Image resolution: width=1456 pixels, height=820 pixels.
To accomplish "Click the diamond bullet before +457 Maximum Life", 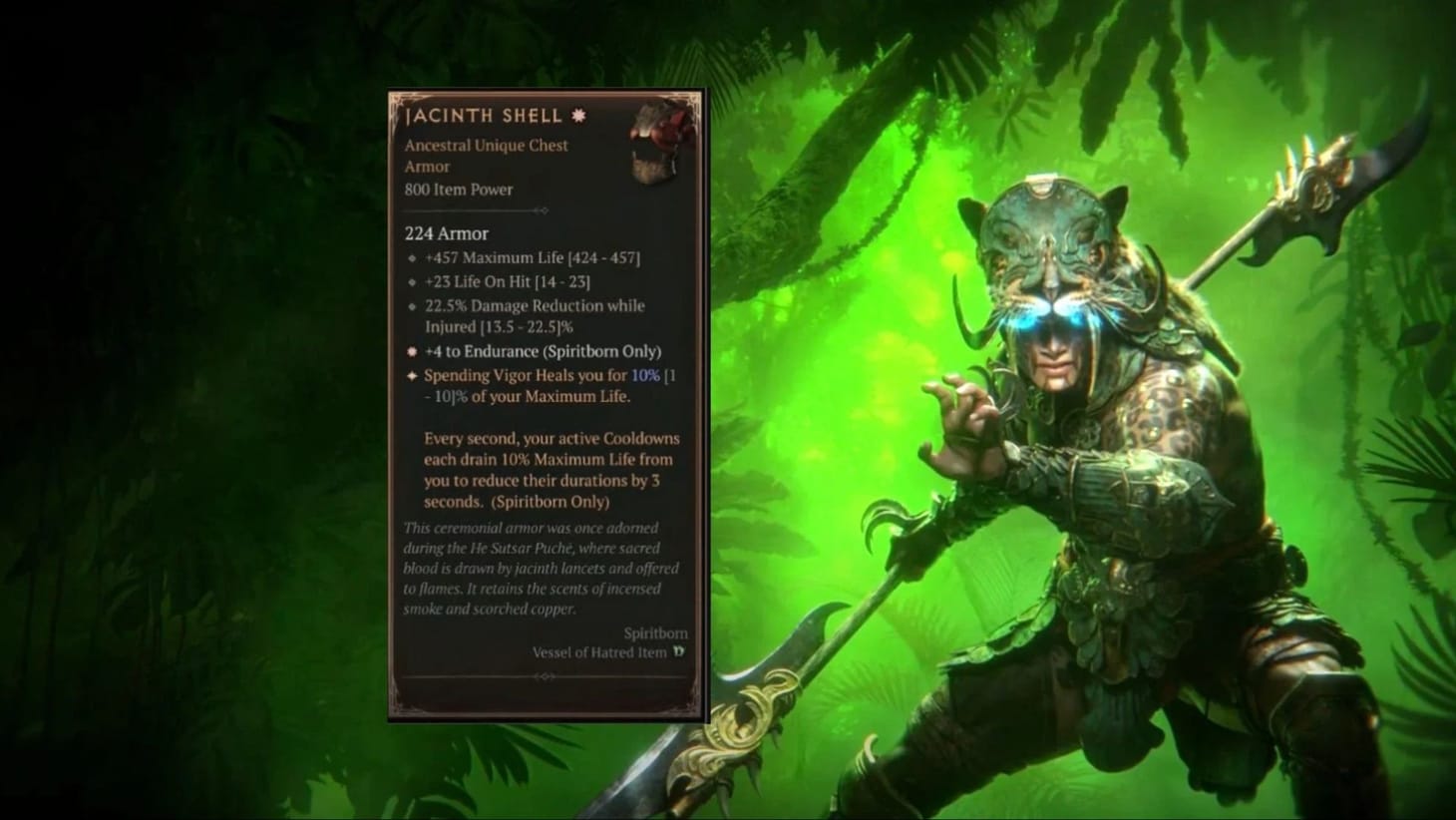I will 413,258.
